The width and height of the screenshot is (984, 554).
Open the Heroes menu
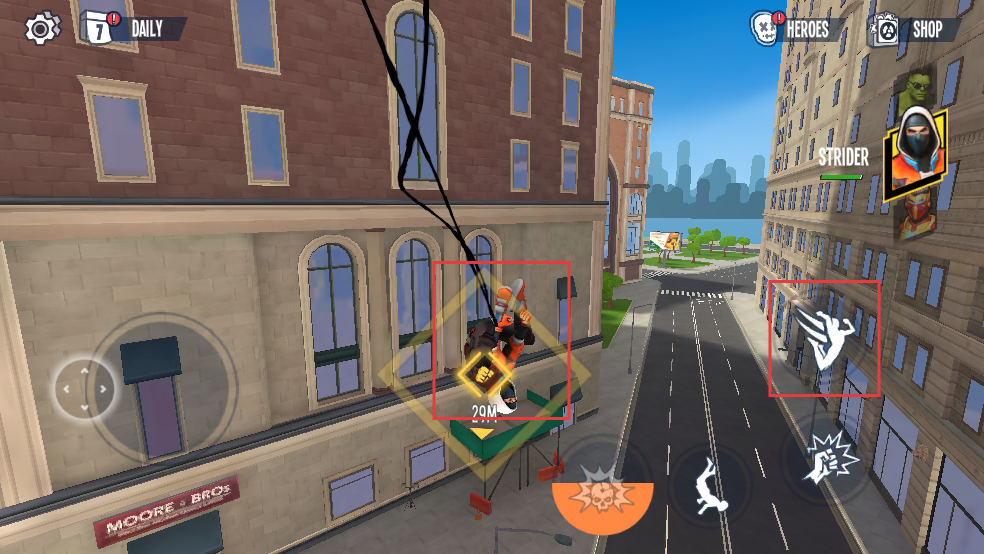[795, 29]
